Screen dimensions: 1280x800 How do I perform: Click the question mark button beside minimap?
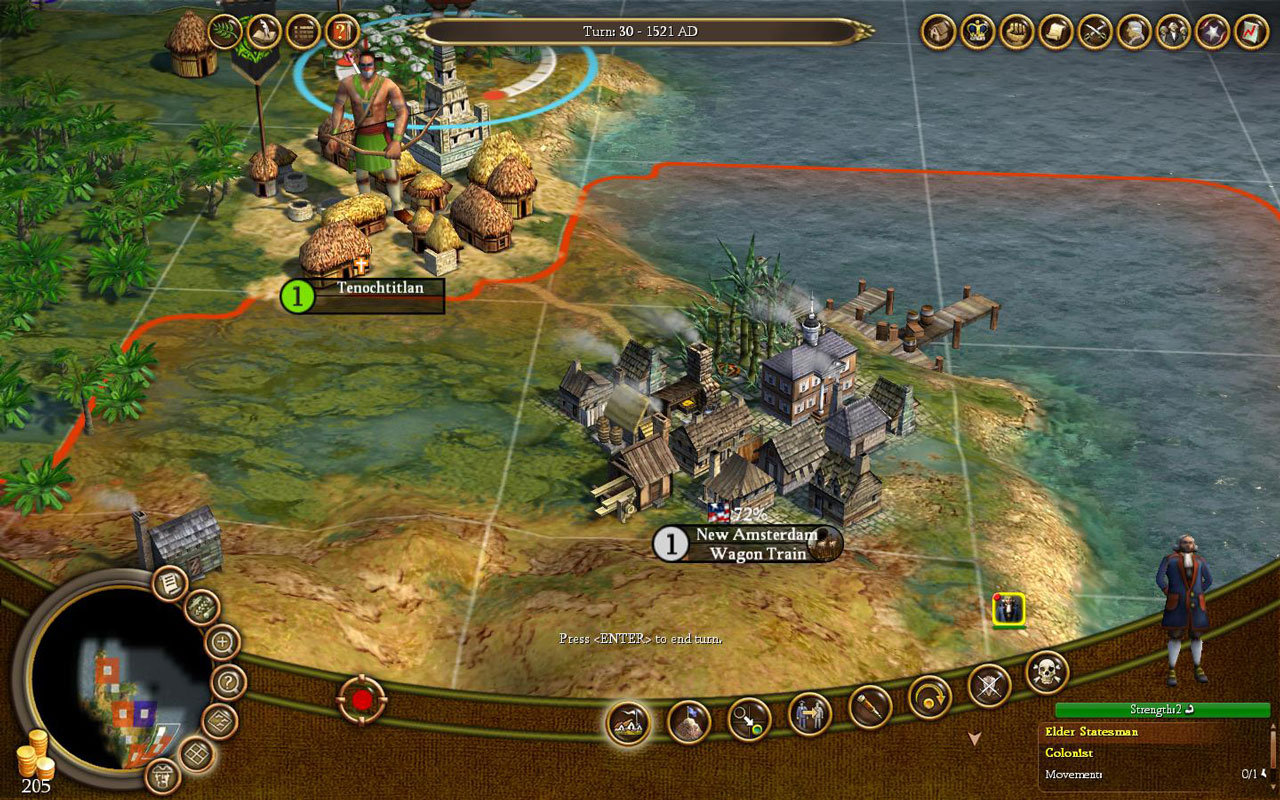pyautogui.click(x=229, y=683)
